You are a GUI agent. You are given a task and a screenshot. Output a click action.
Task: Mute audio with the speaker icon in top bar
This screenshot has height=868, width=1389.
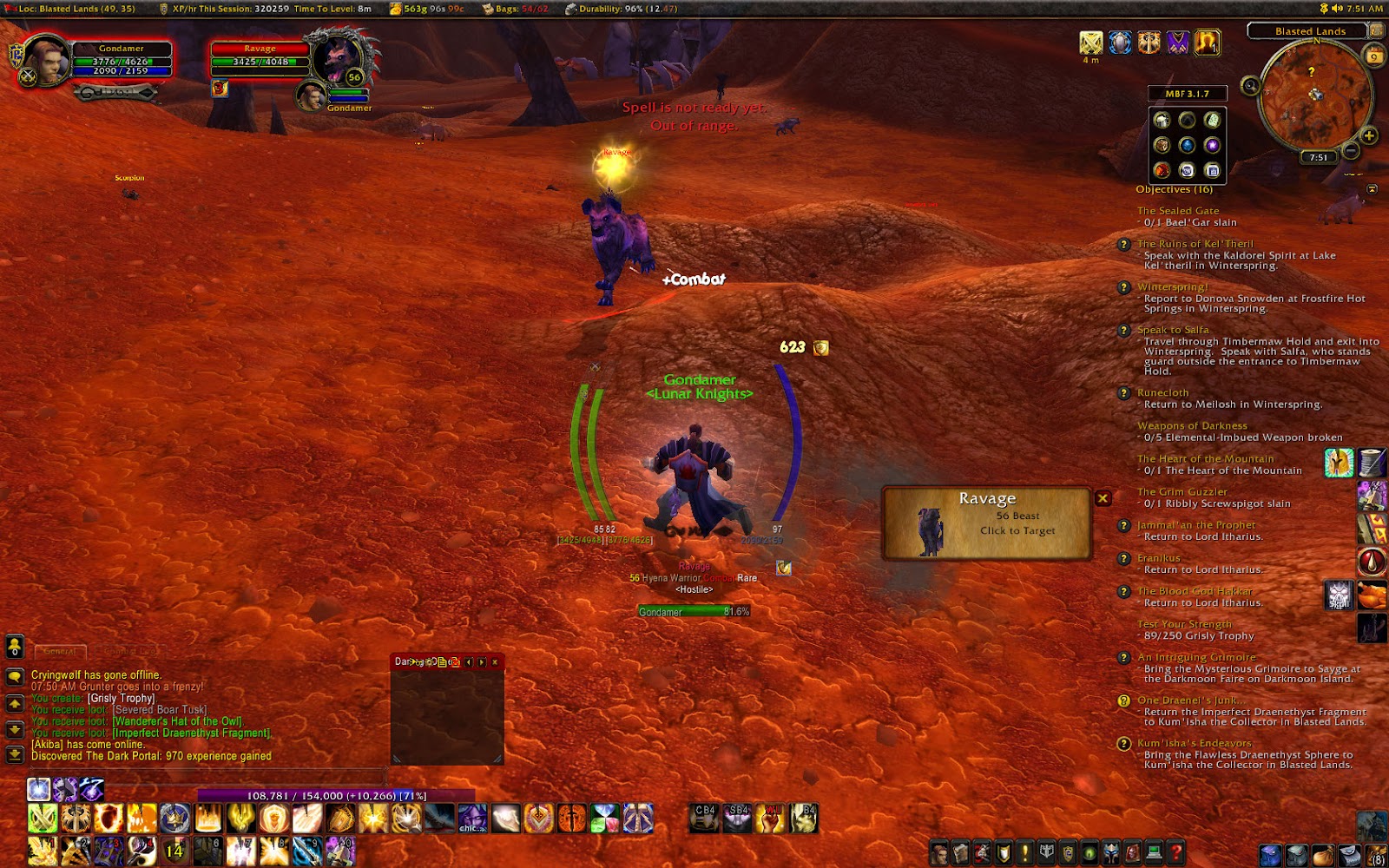tap(1337, 8)
